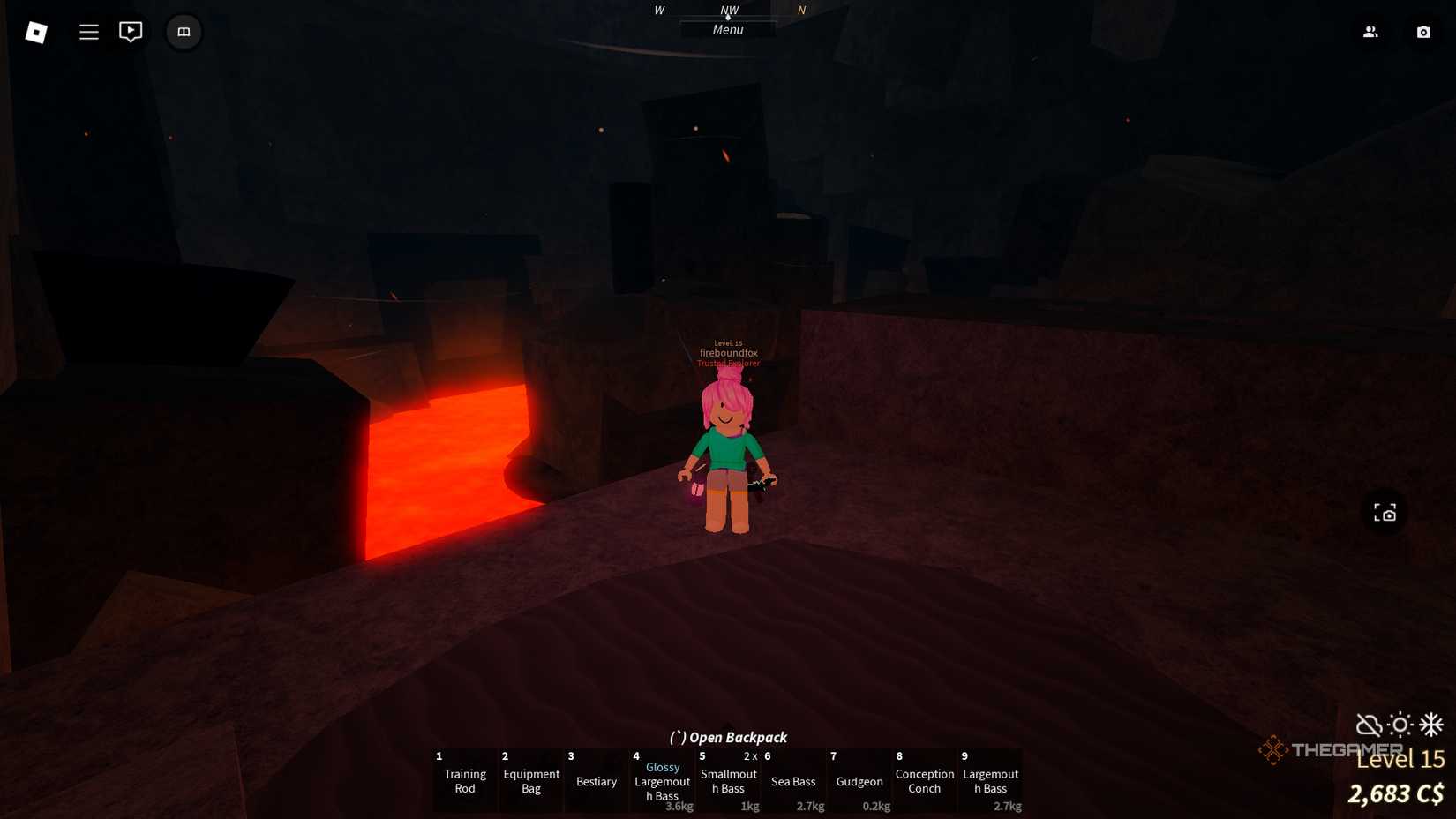Toggle the snowflake weather icon
The image size is (1456, 819).
(x=1430, y=725)
